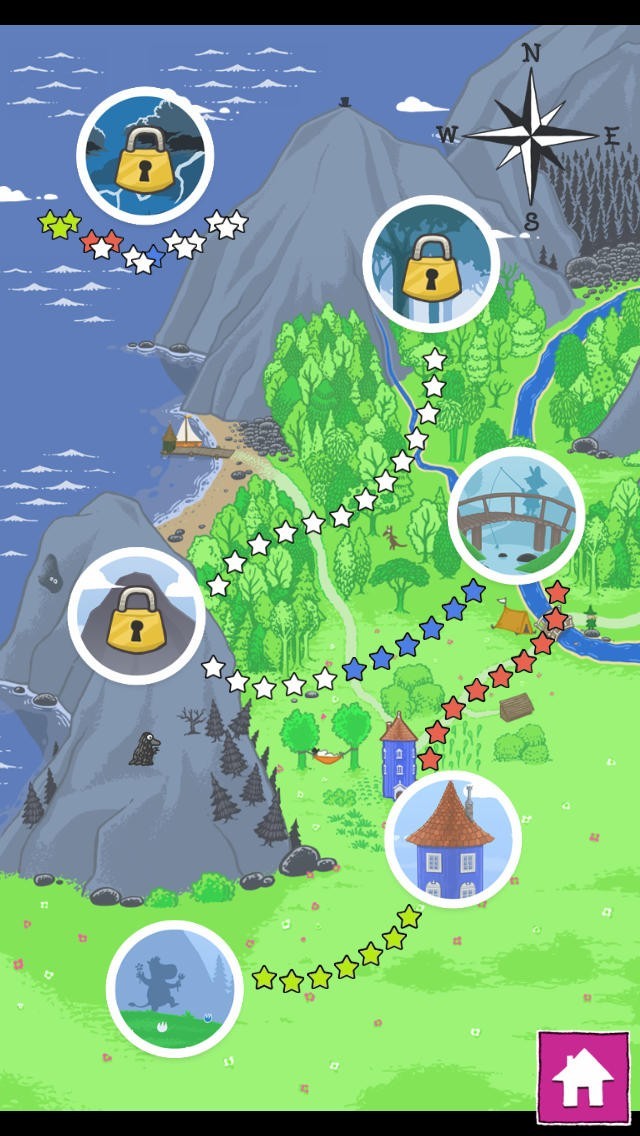Select the locked forest level

tap(431, 264)
